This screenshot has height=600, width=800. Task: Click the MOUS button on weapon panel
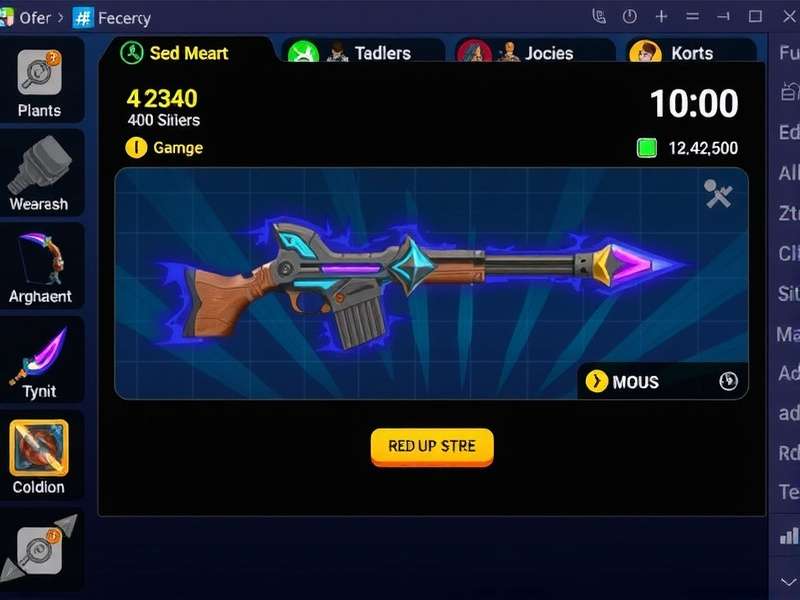[x=634, y=381]
